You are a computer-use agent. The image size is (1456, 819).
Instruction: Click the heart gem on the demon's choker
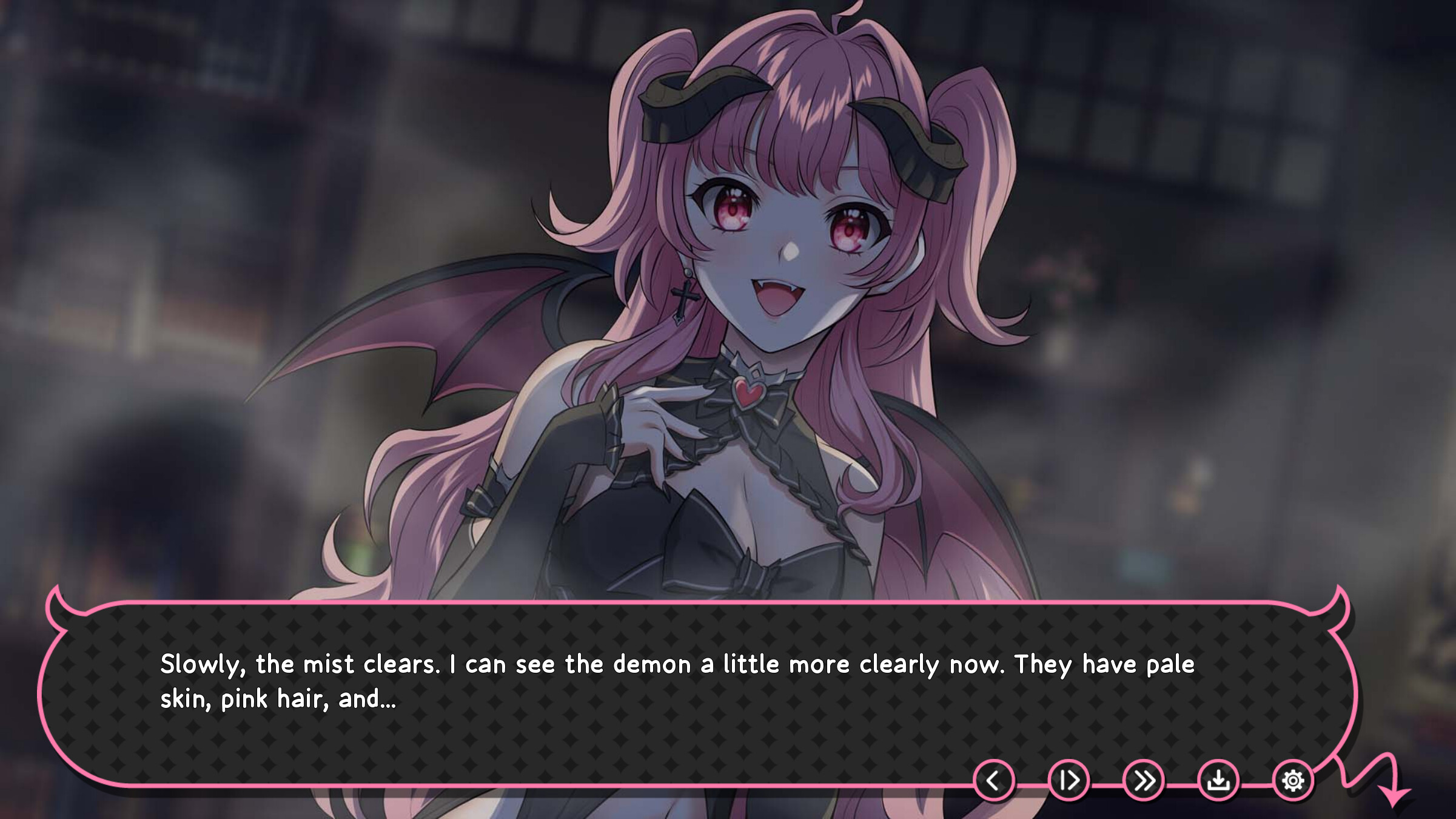pyautogui.click(x=750, y=393)
